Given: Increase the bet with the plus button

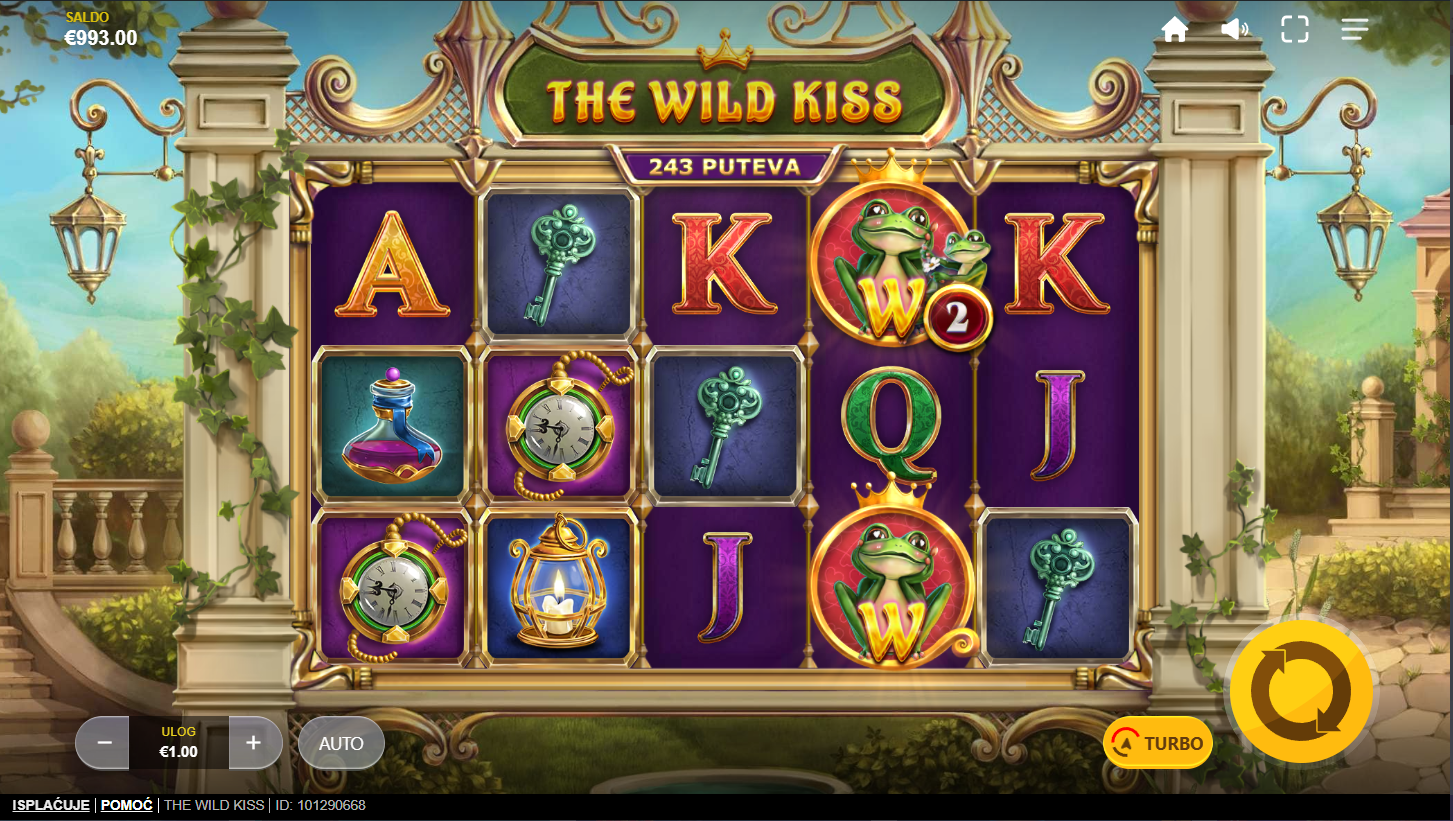Looking at the screenshot, I should click(x=254, y=743).
